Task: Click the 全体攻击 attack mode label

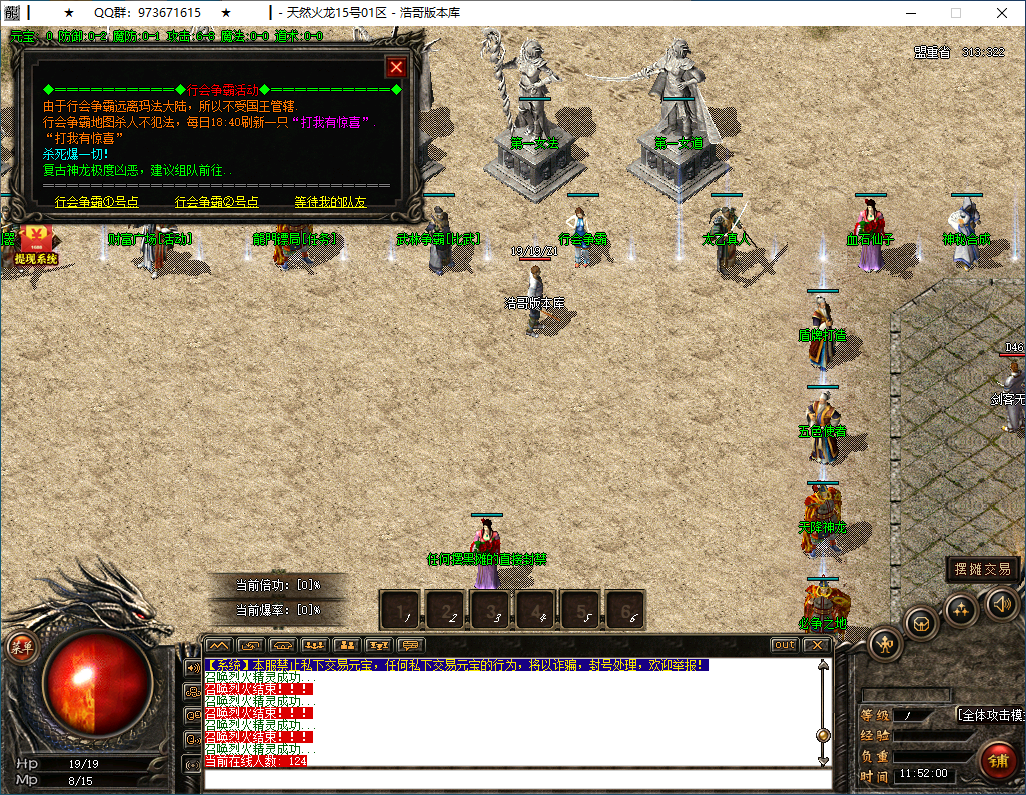Action: click(x=990, y=715)
